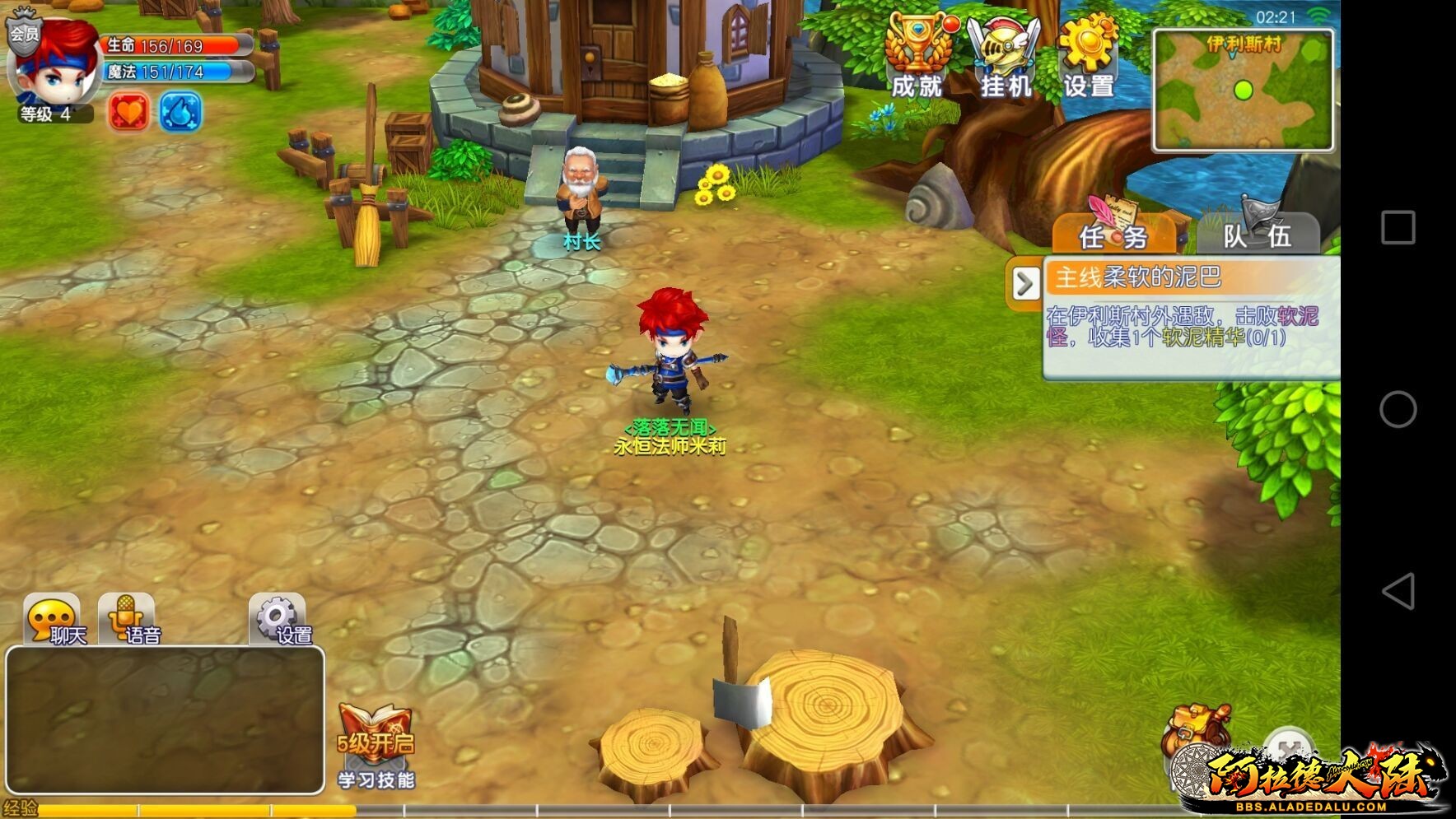Image resolution: width=1456 pixels, height=819 pixels.
Task: Tap the Android circle home button
Action: [x=1398, y=409]
